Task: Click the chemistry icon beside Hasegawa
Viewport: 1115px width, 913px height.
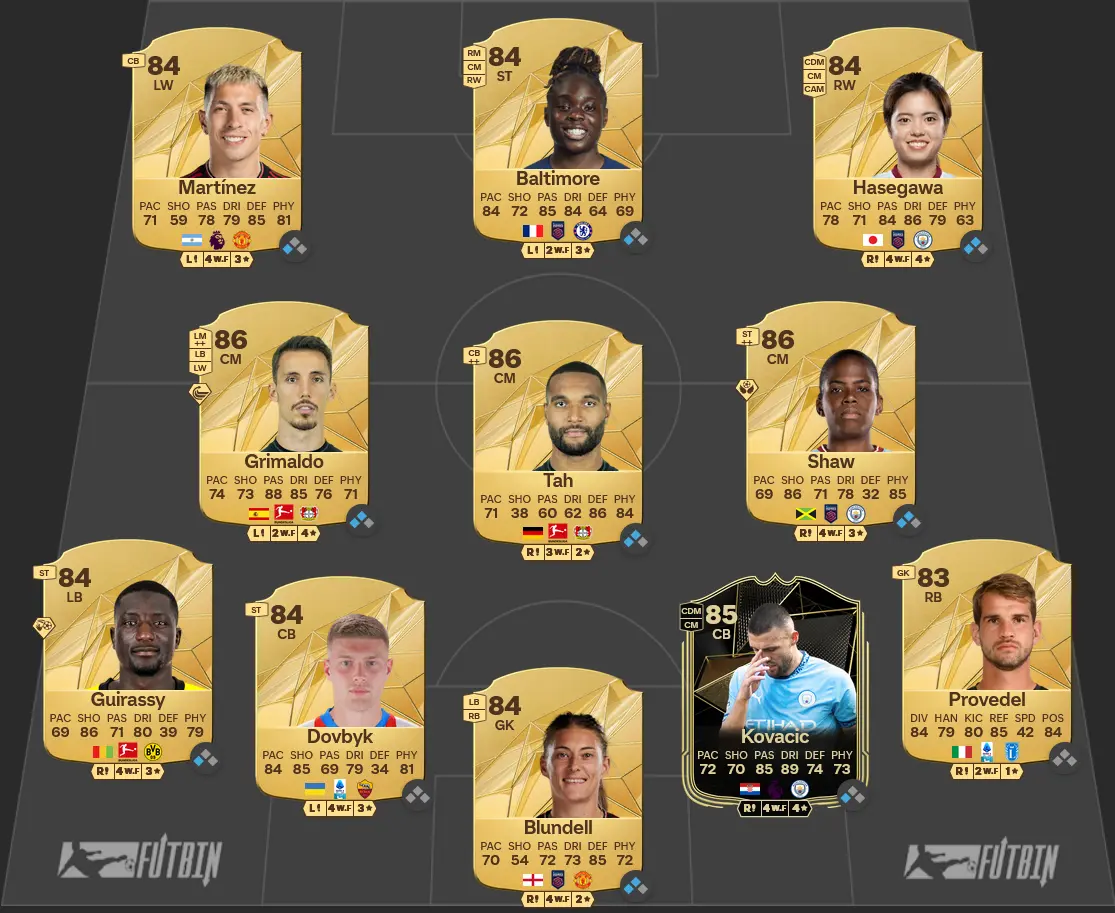Action: (x=975, y=246)
